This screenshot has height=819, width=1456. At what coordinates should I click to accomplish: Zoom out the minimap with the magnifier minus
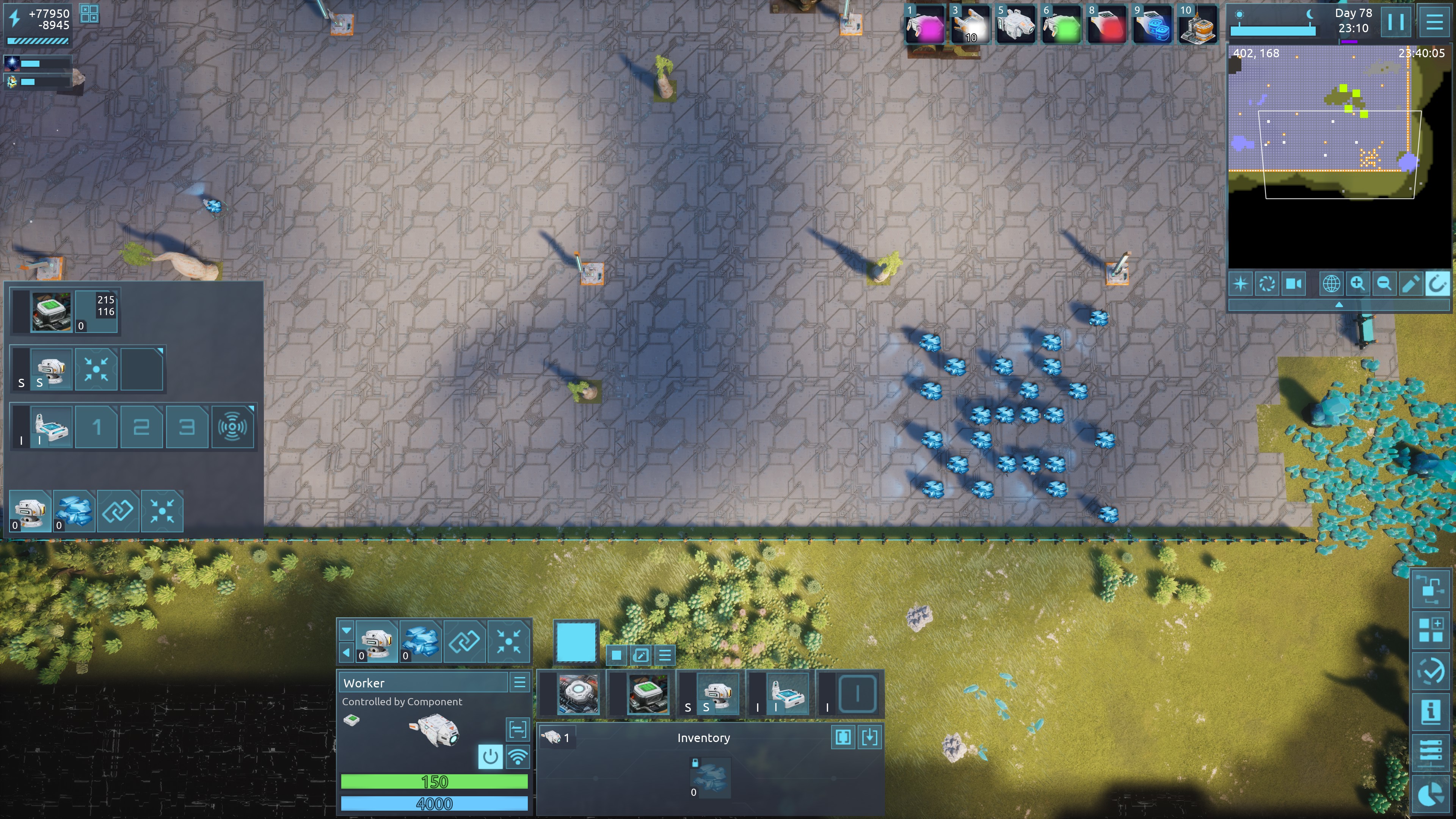1384,284
